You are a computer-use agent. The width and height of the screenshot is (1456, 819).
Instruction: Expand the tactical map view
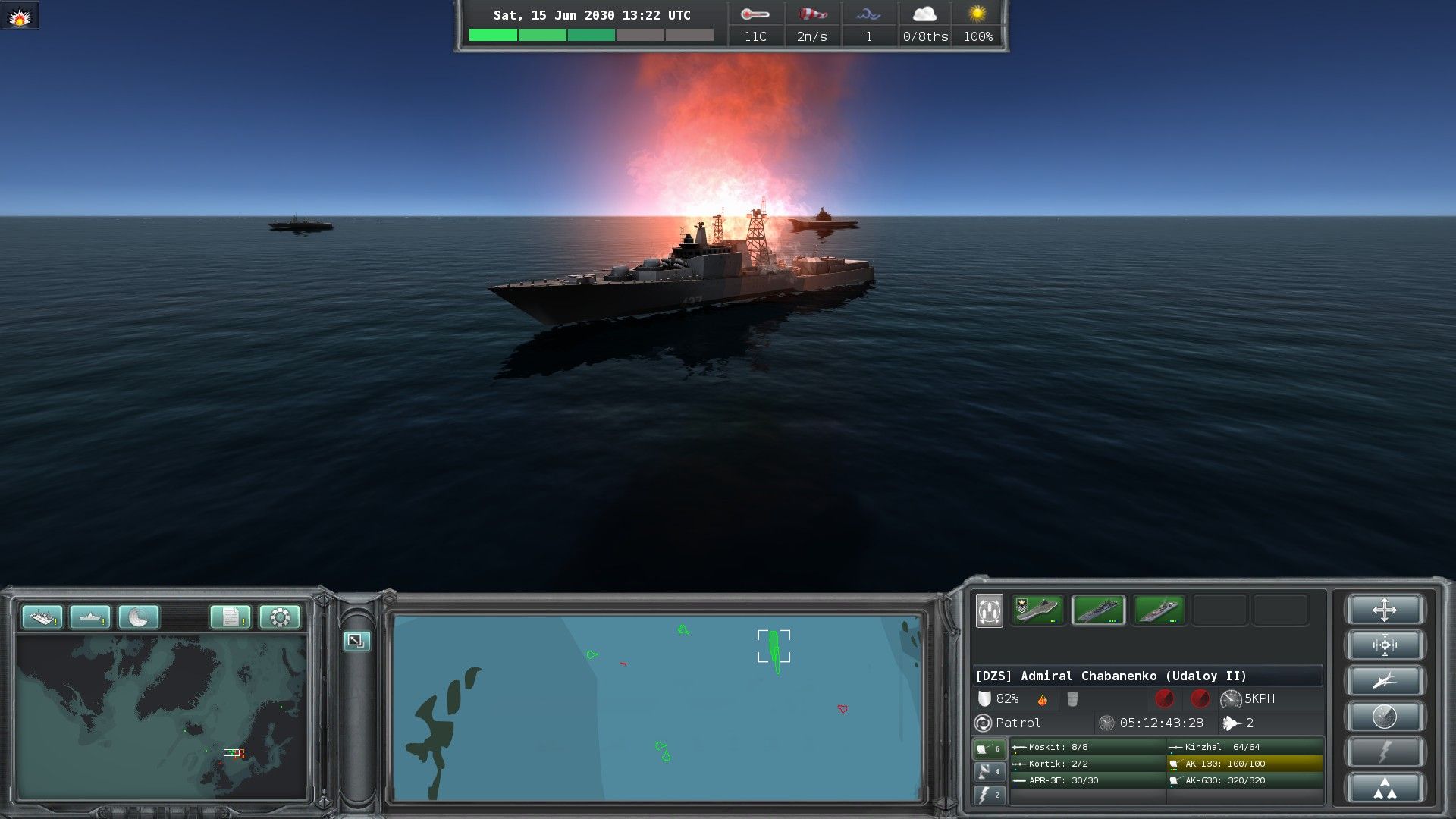(x=356, y=641)
